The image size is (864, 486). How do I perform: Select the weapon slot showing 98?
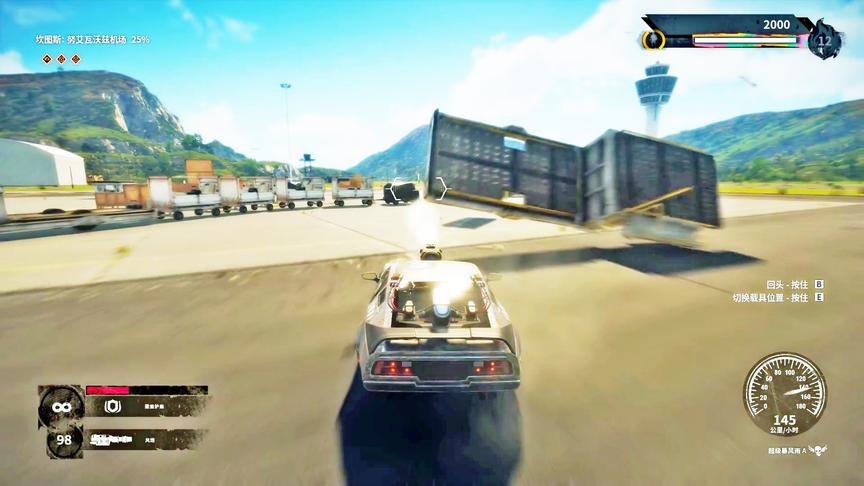tap(61, 441)
